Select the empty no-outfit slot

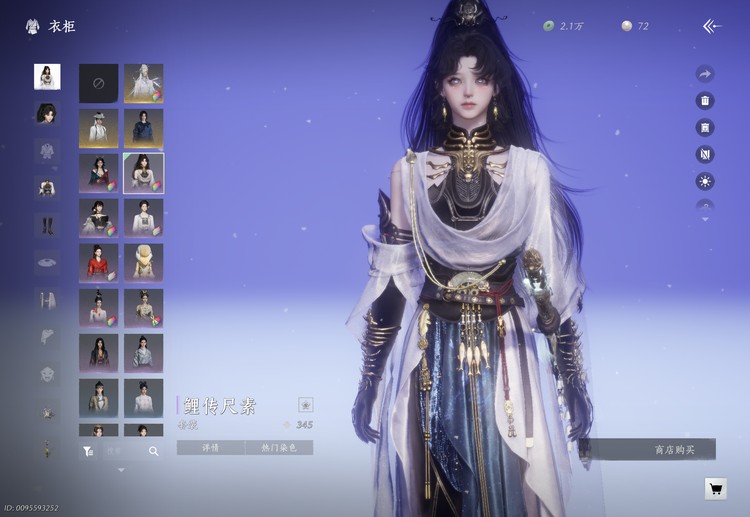pos(99,84)
